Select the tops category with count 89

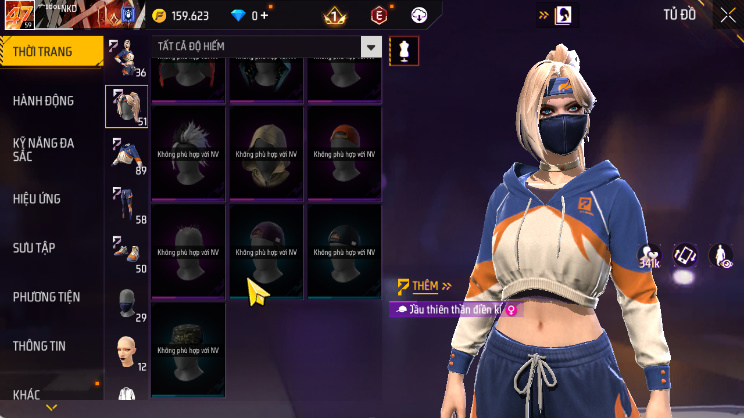tap(127, 155)
